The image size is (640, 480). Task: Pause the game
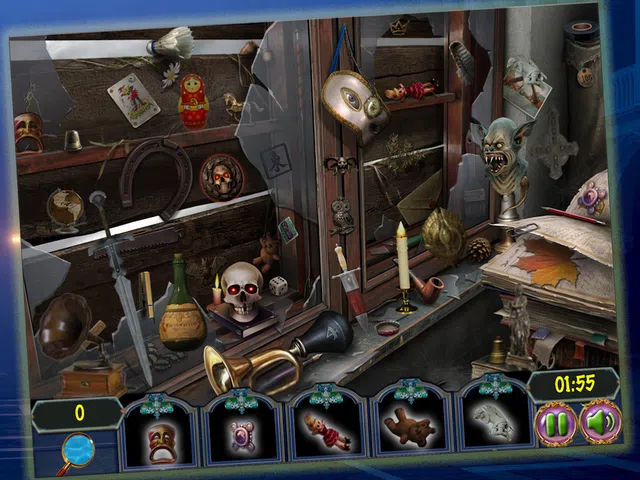click(x=556, y=424)
